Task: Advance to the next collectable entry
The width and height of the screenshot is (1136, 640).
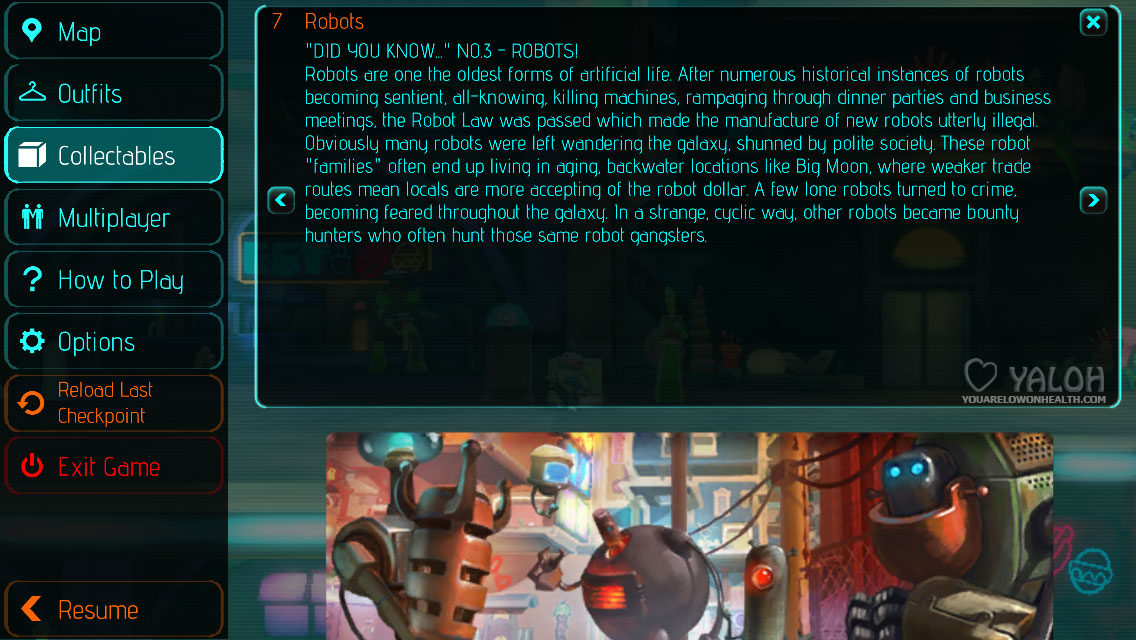Action: click(1093, 201)
